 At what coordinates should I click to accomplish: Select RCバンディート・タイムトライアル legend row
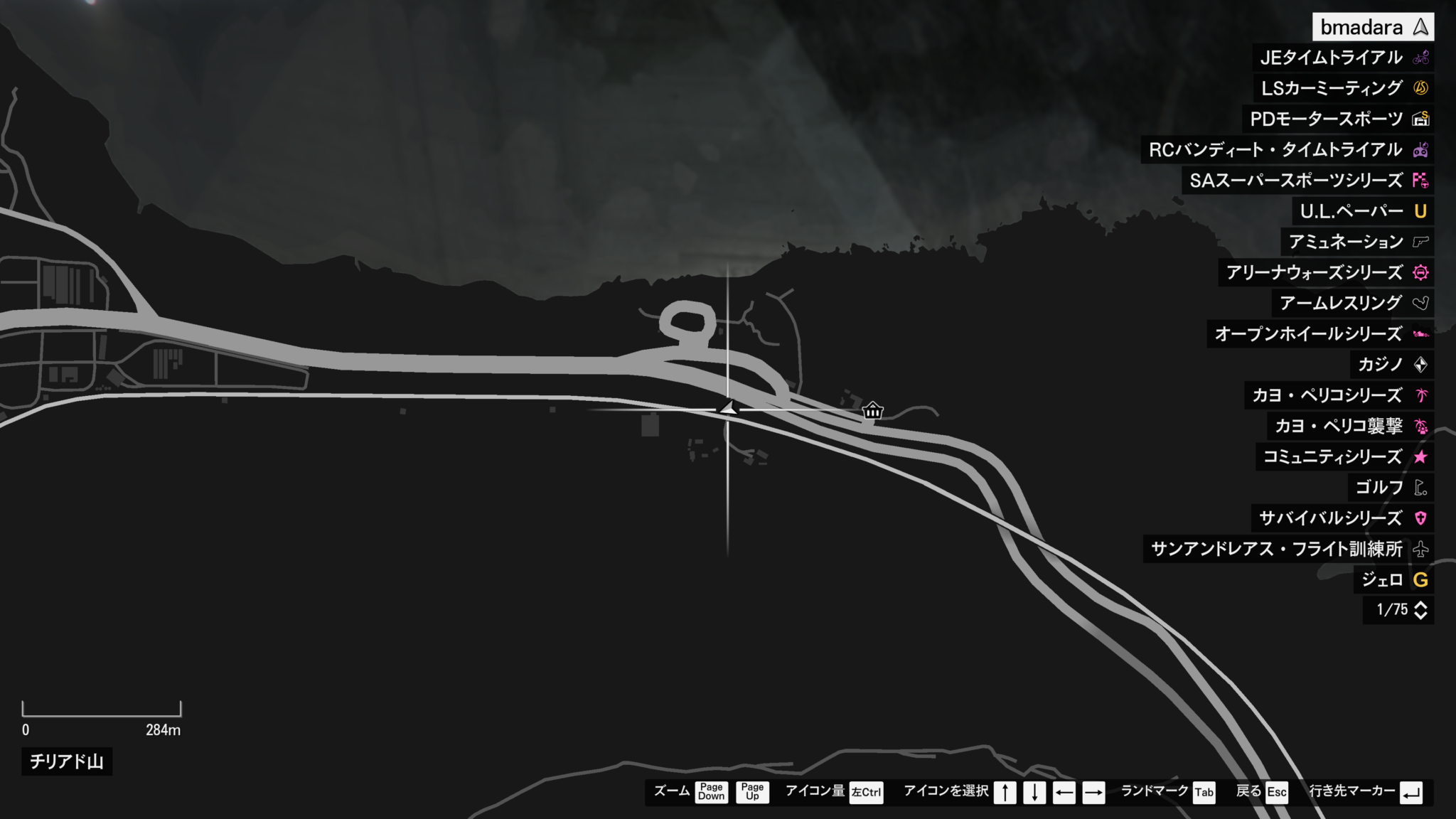coord(1287,150)
